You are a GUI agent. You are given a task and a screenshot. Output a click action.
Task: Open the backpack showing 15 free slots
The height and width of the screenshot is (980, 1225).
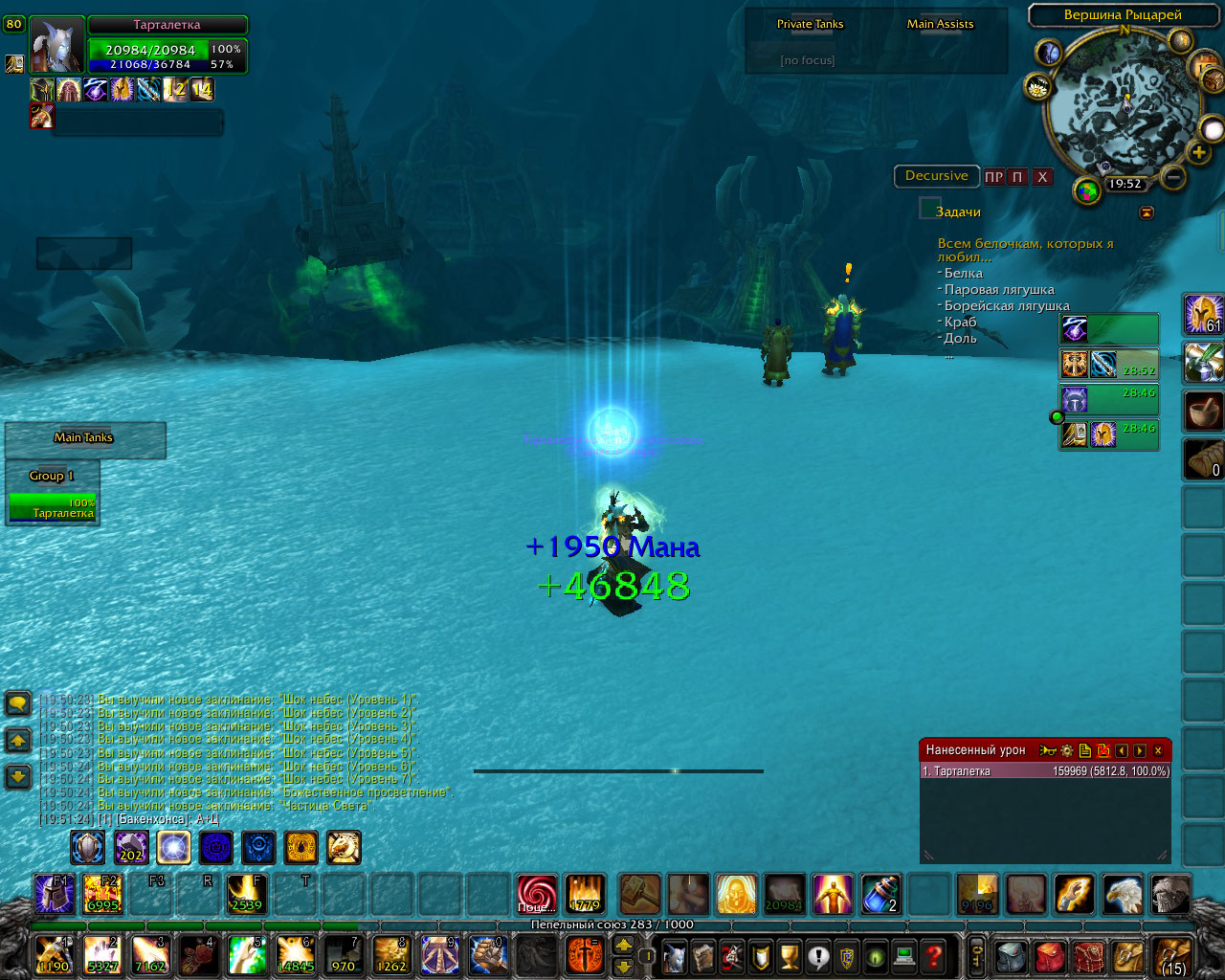click(x=1171, y=955)
